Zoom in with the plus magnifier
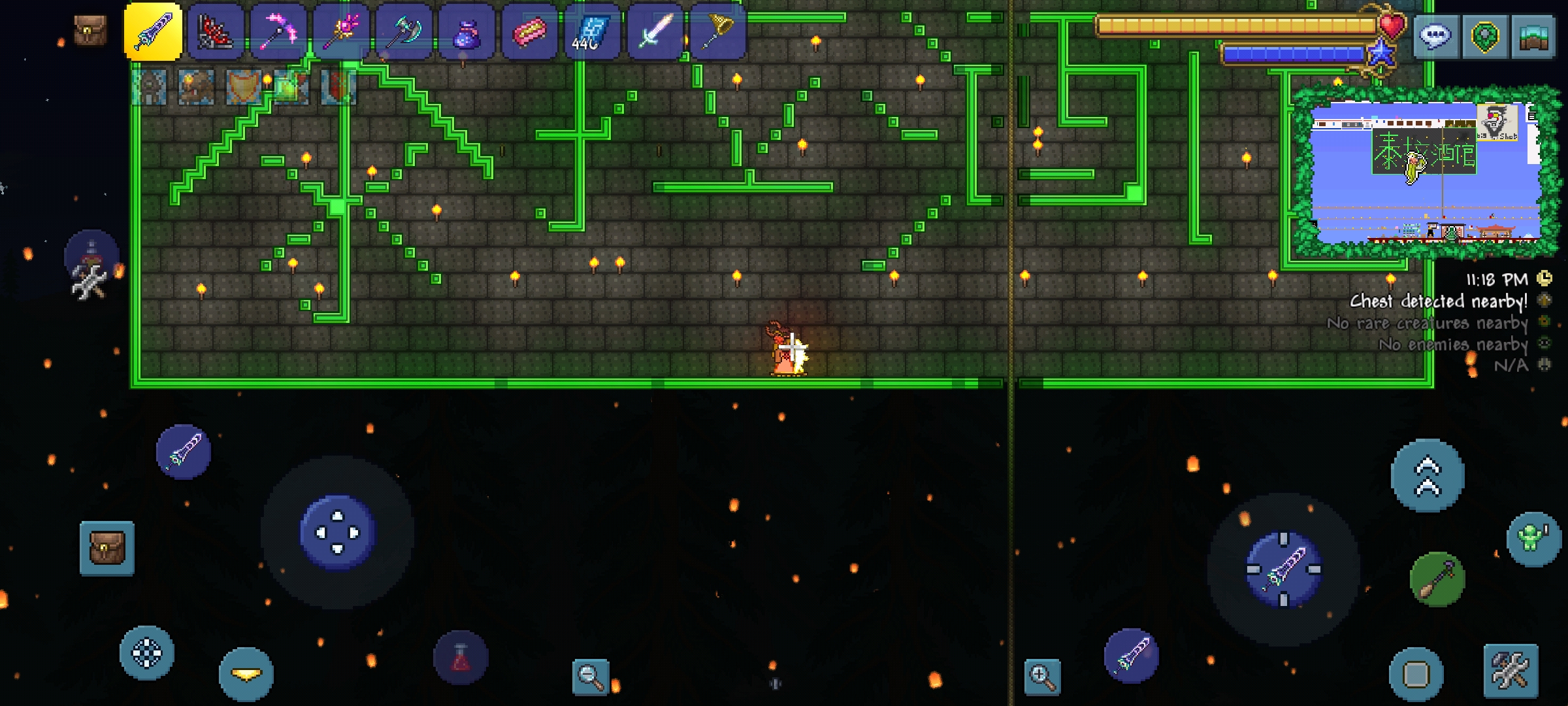 (x=1042, y=676)
